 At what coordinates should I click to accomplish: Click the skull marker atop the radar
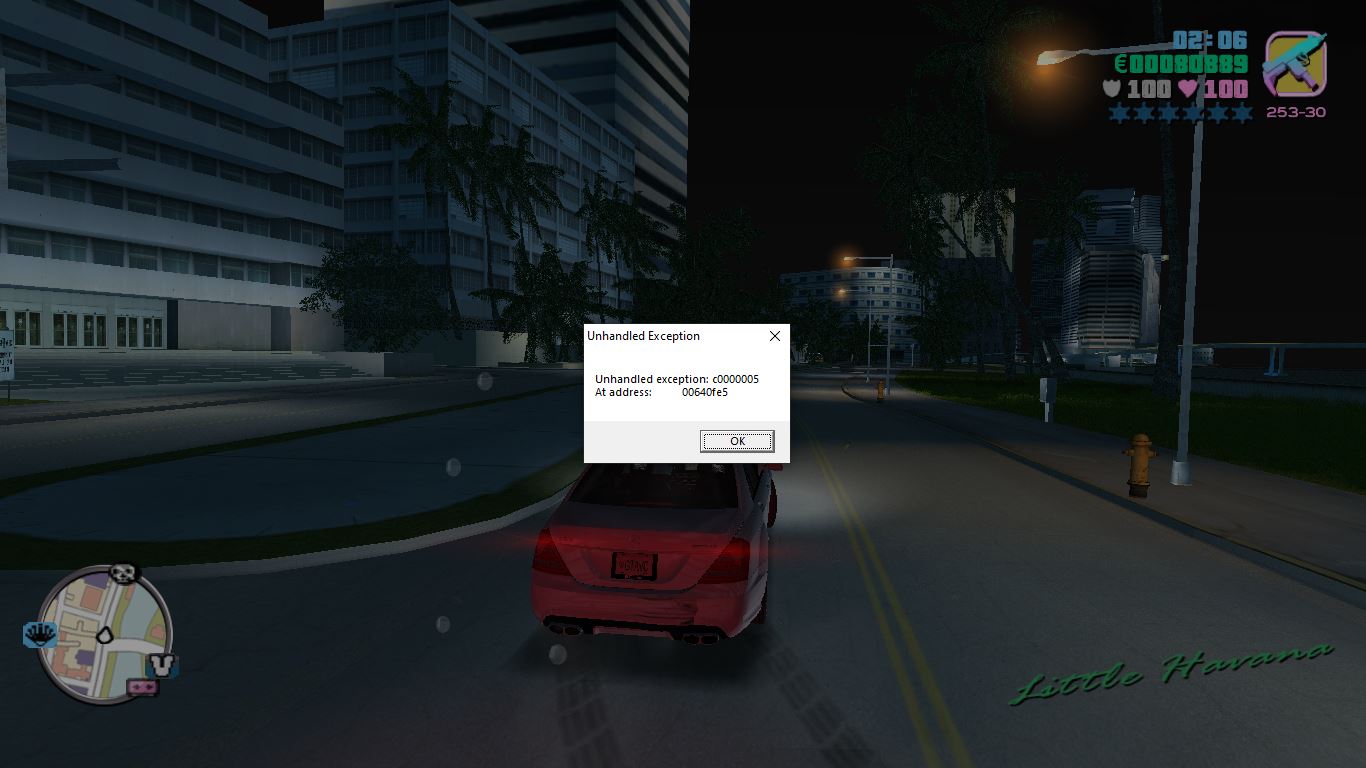(123, 573)
